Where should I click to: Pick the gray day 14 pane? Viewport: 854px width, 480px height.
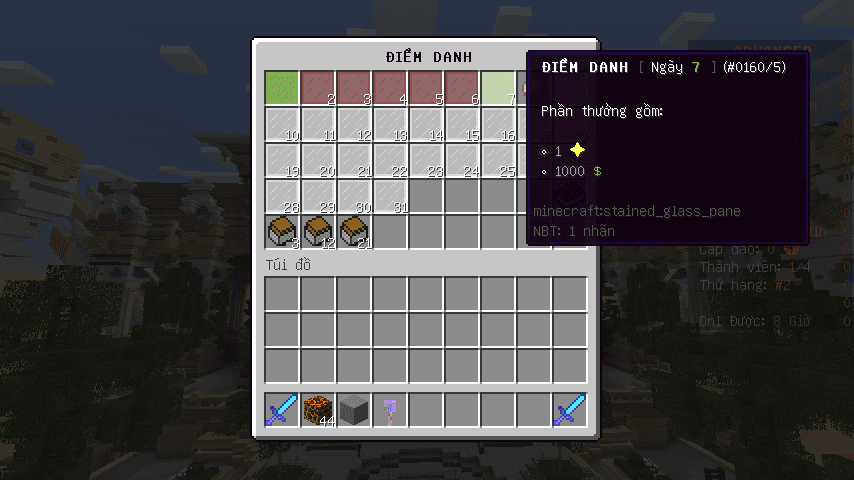(x=426, y=124)
